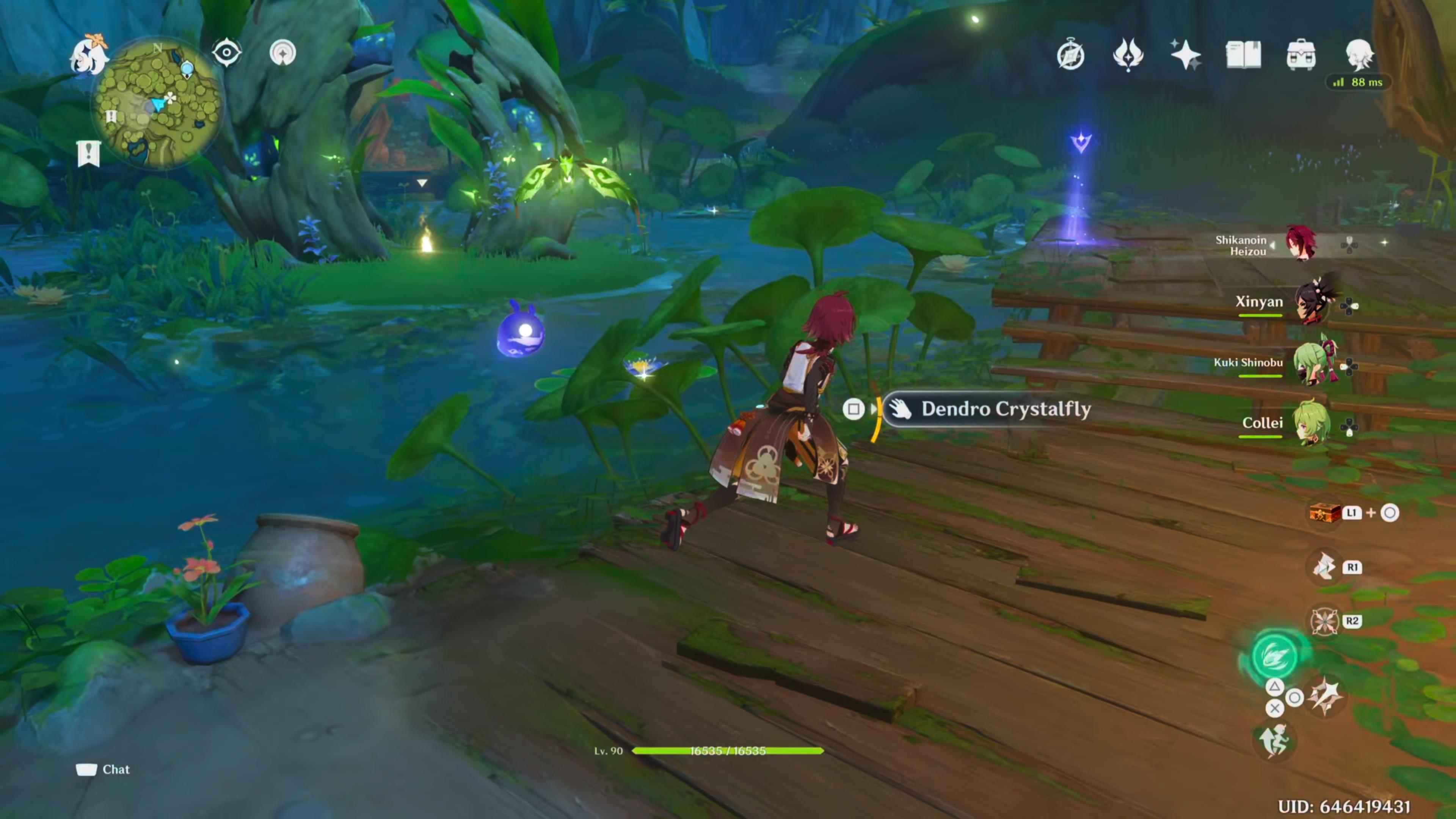Open the Quest journal book icon
1456x819 pixels.
click(1244, 54)
